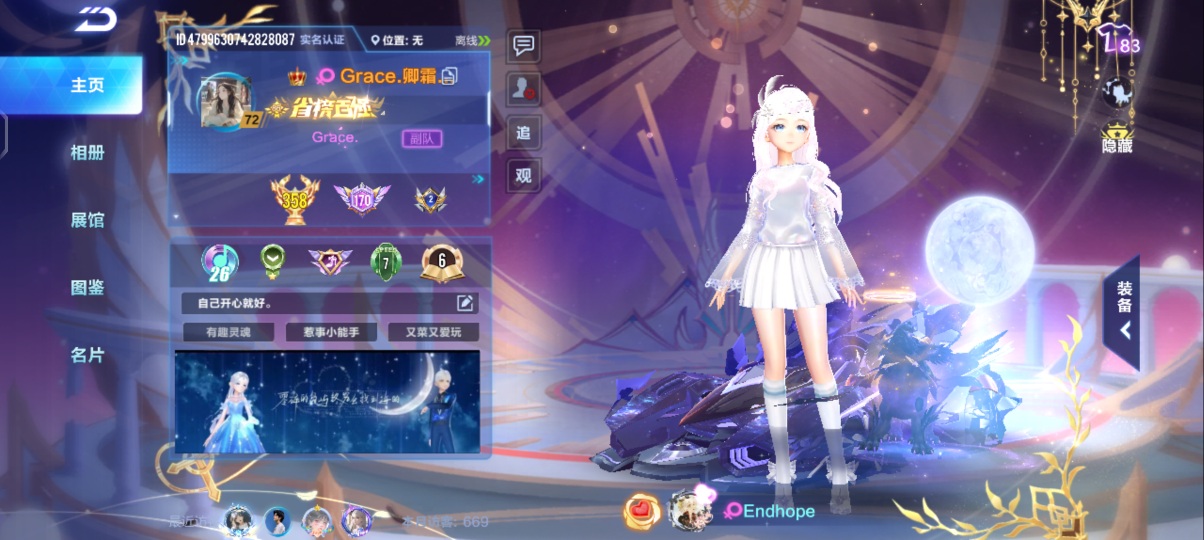Tap the 观 spectate button

(523, 176)
